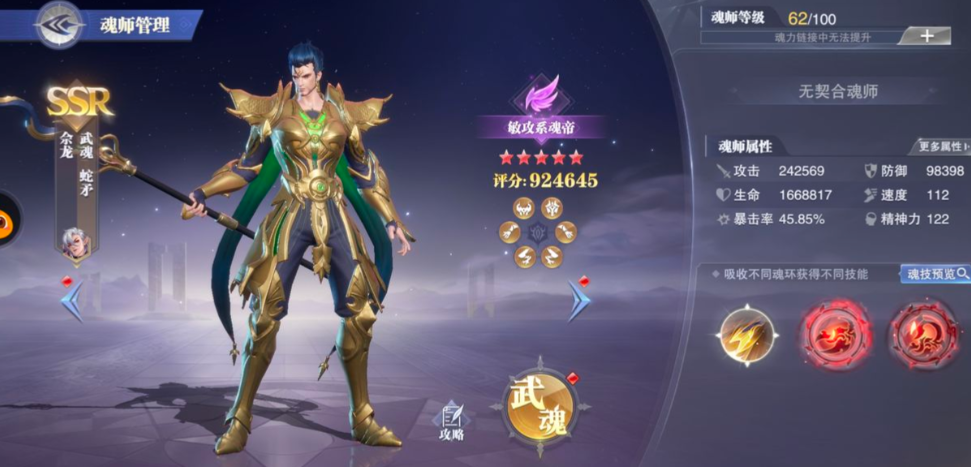Switch to the previous soul master with left arrow
The width and height of the screenshot is (971, 467).
72,300
